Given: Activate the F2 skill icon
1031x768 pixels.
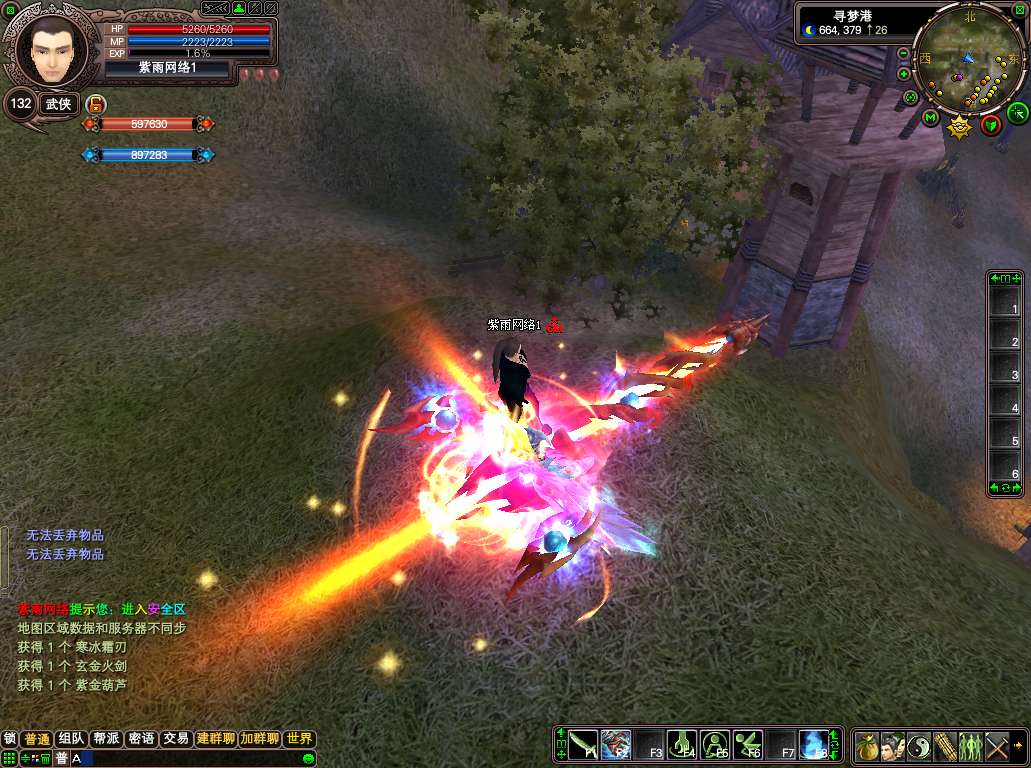Looking at the screenshot, I should (x=616, y=745).
